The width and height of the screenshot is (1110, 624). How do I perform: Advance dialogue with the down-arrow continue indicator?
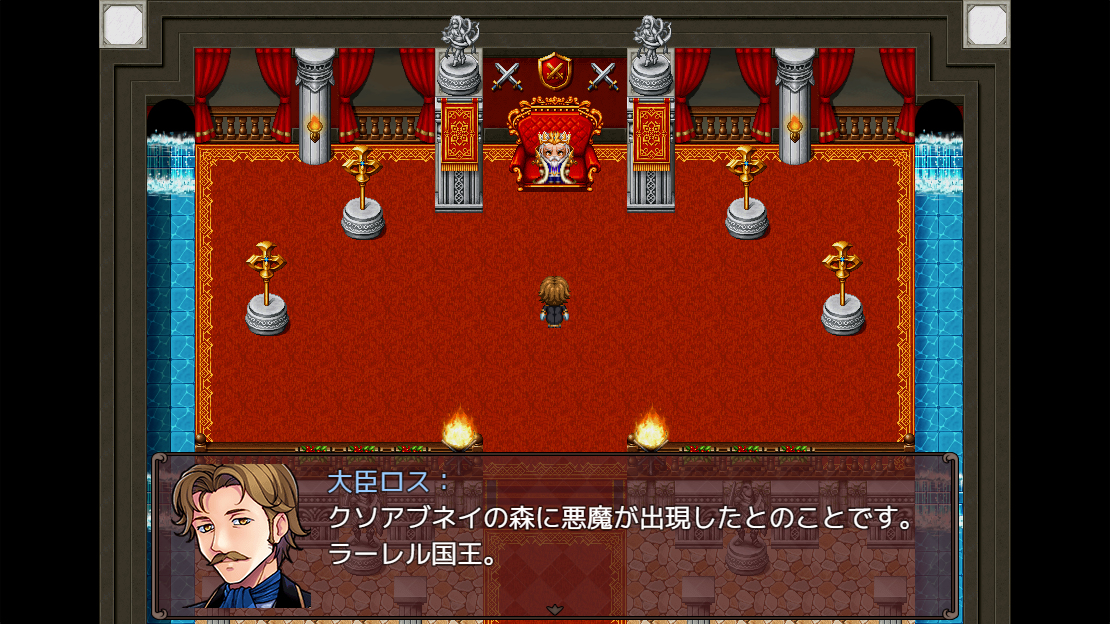[x=555, y=609]
